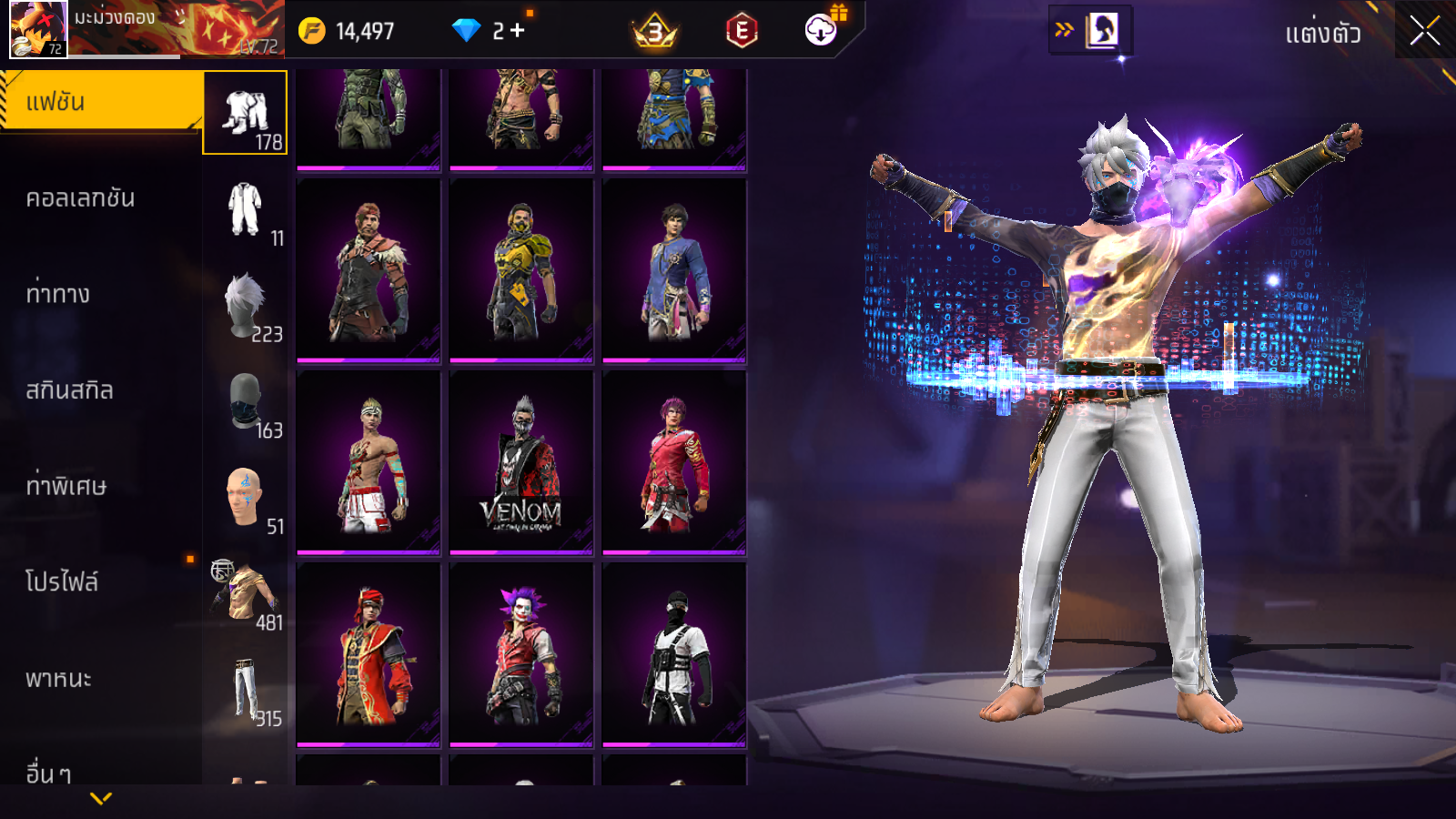The image size is (1456, 819).
Task: Close the outfit screen with the X
Action: 1424,31
